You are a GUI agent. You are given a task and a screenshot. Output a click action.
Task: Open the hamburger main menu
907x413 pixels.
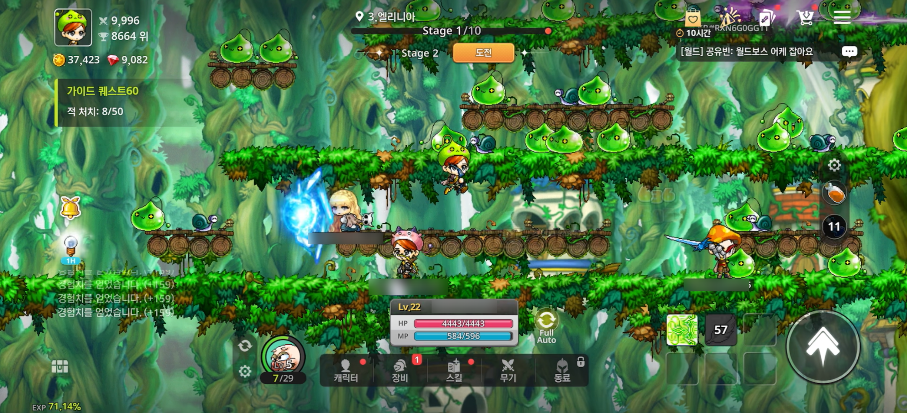coord(843,17)
